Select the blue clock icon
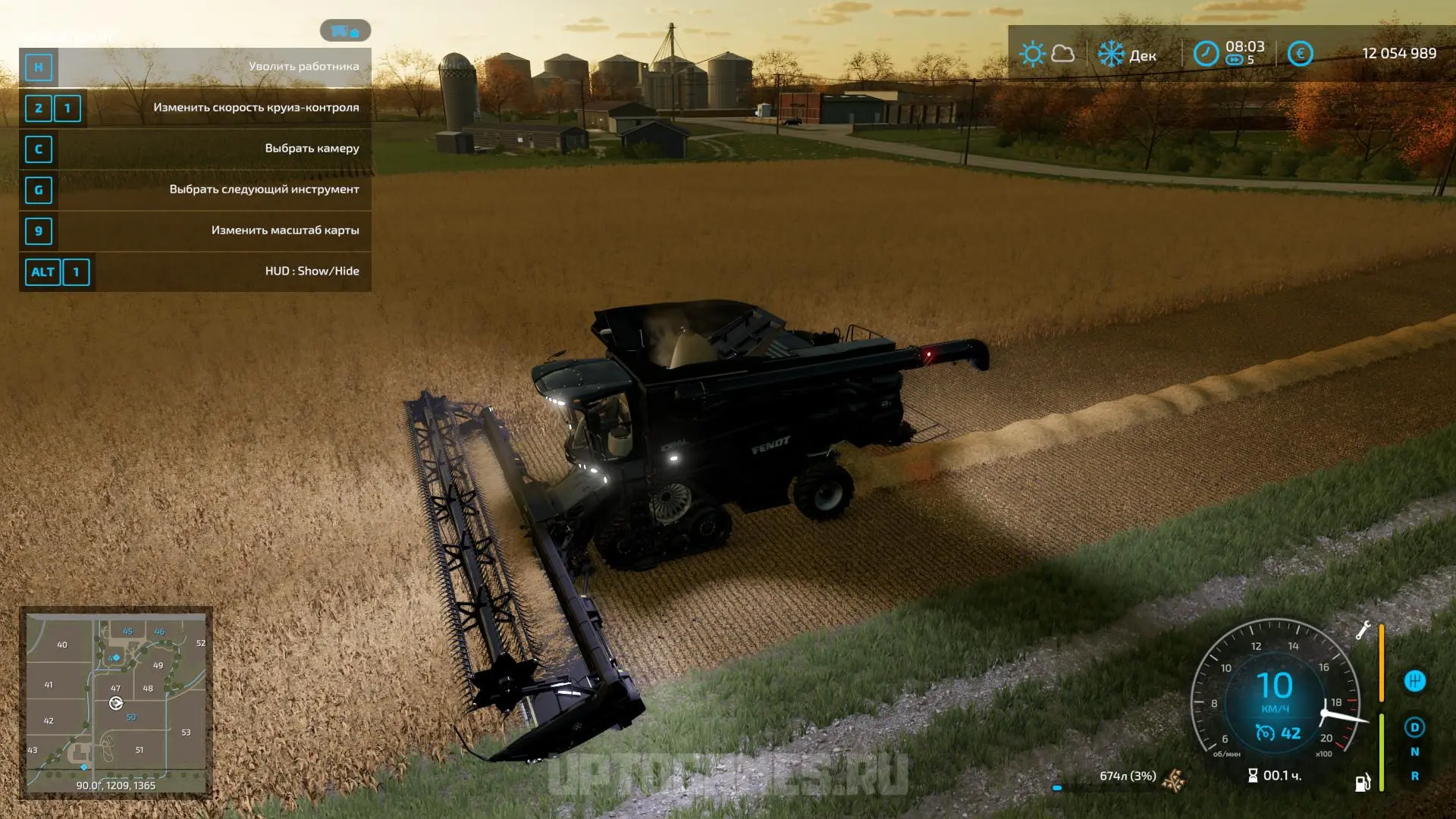 tap(1206, 54)
